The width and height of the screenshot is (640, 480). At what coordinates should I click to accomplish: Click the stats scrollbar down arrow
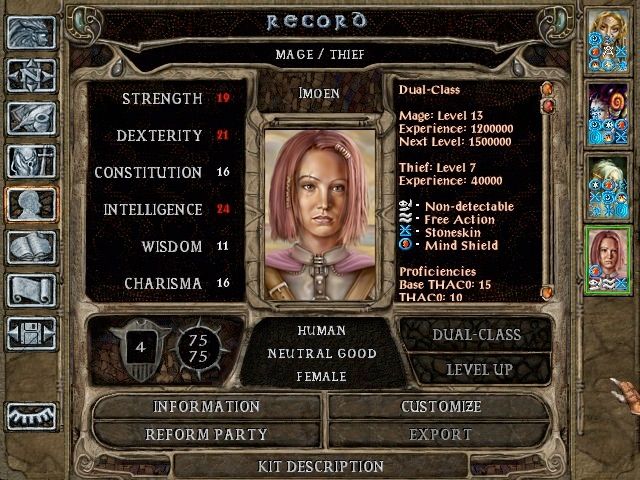pos(547,293)
